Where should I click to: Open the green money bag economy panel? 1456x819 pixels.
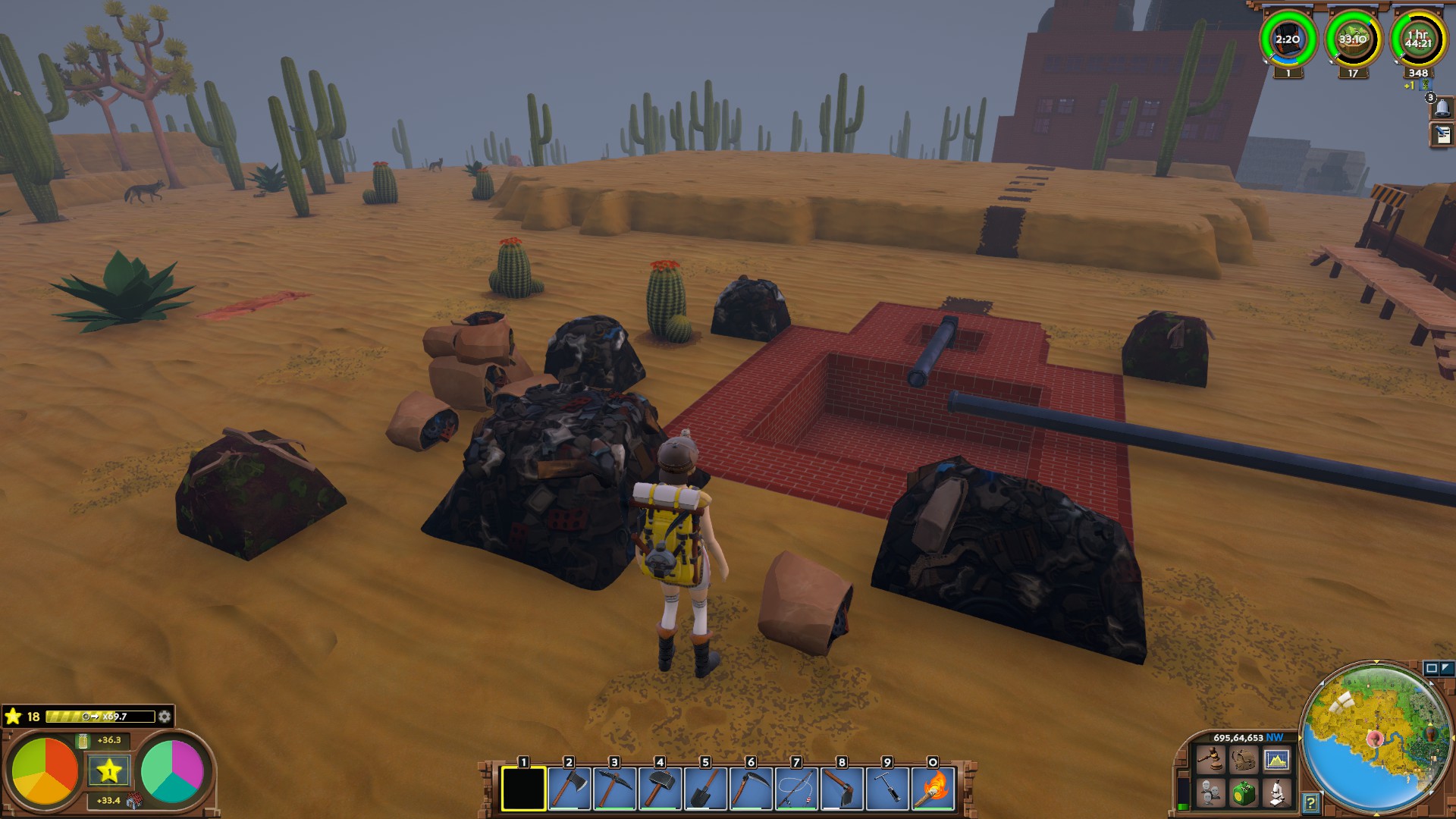click(1244, 793)
